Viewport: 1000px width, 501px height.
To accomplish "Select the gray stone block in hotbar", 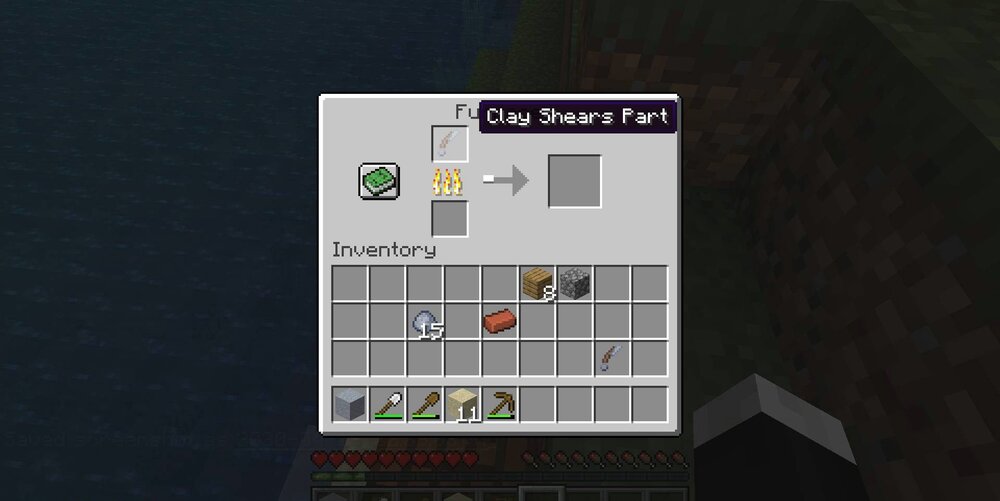I will (350, 404).
